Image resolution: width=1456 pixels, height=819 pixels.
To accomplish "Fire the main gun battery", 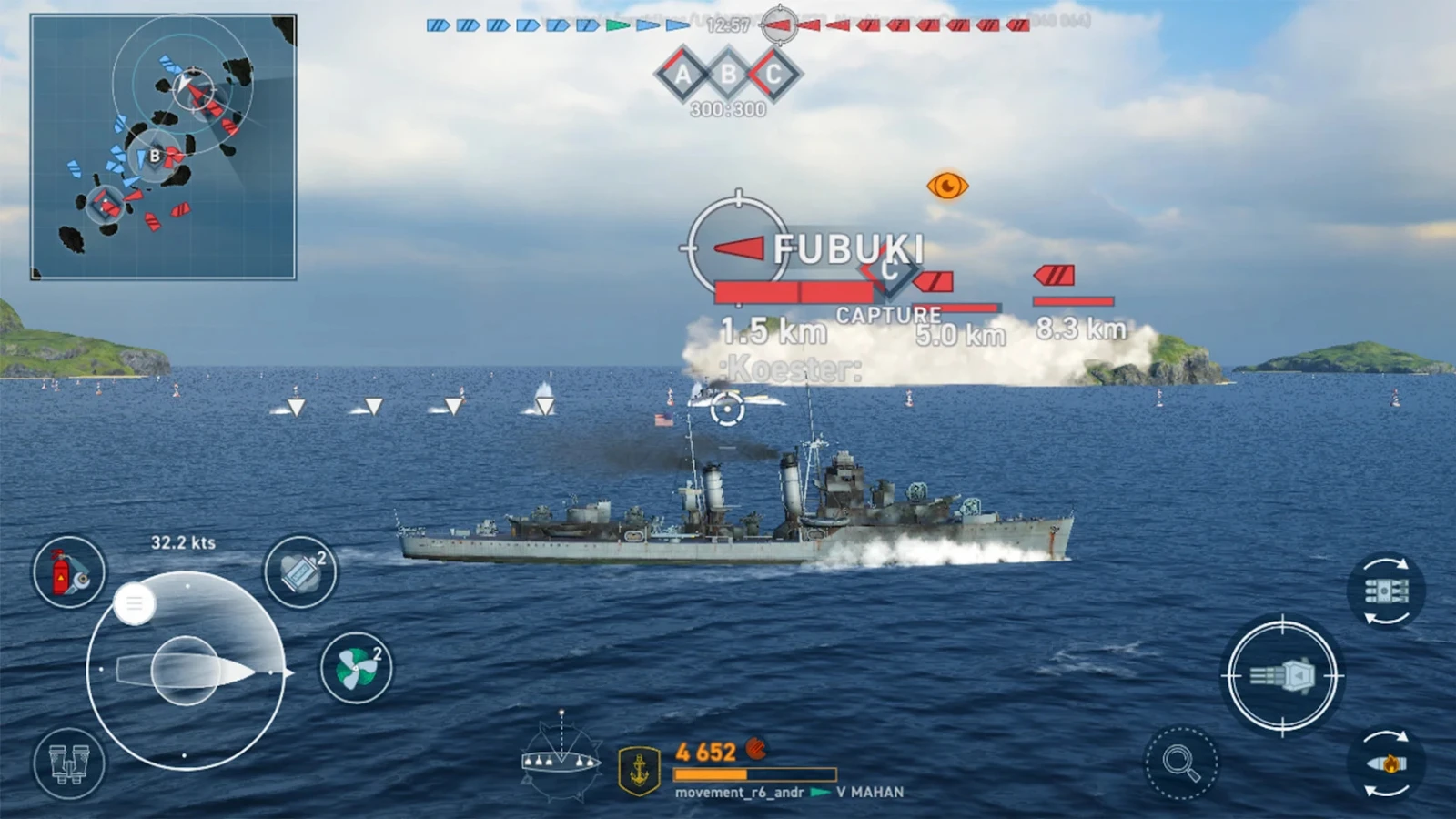I will (1282, 676).
